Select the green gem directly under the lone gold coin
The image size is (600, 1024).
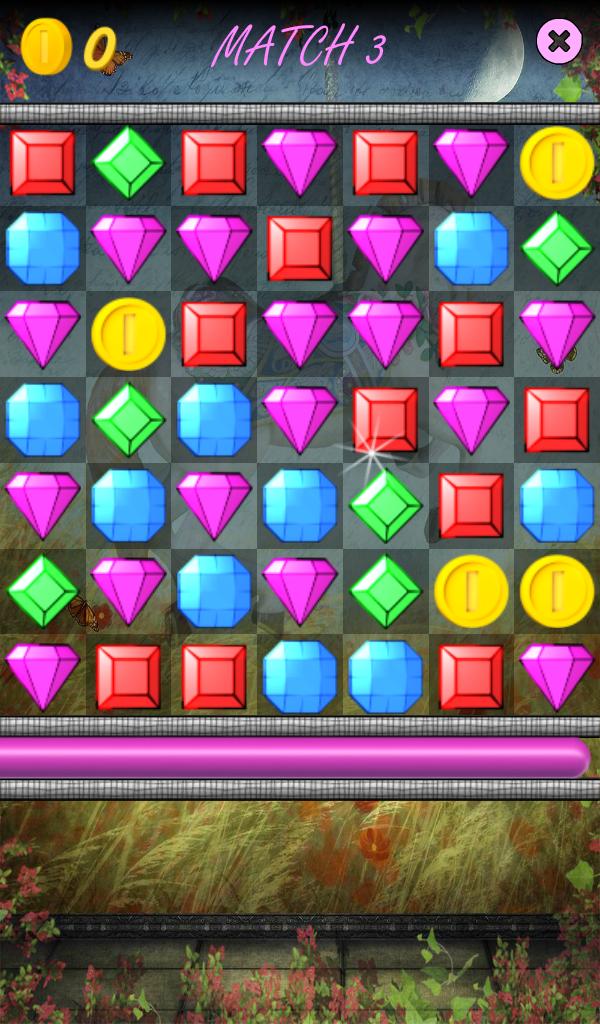[x=128, y=420]
